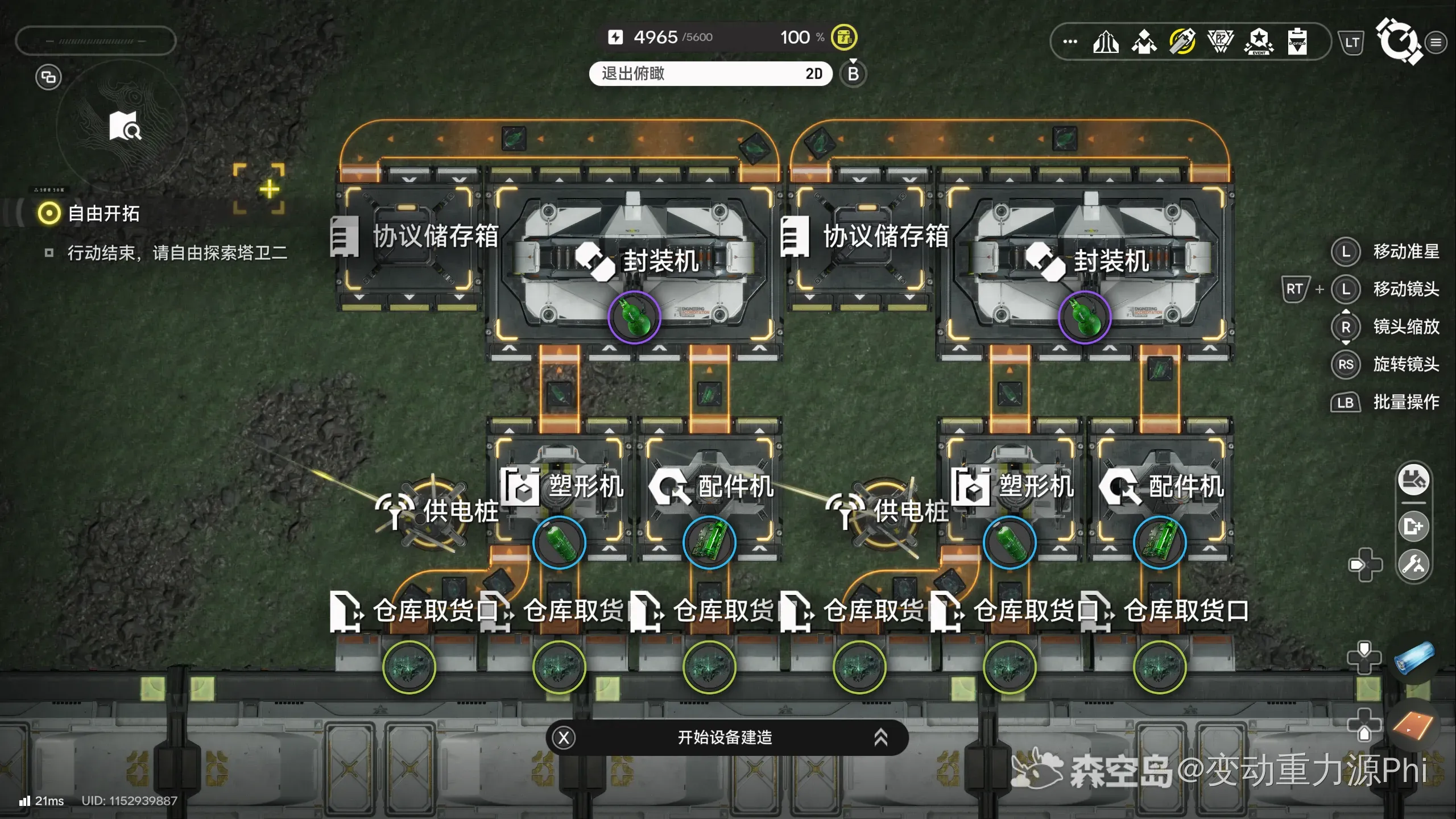Image resolution: width=1456 pixels, height=819 pixels.
Task: Click the large white ring icon at top right
Action: [1398, 41]
